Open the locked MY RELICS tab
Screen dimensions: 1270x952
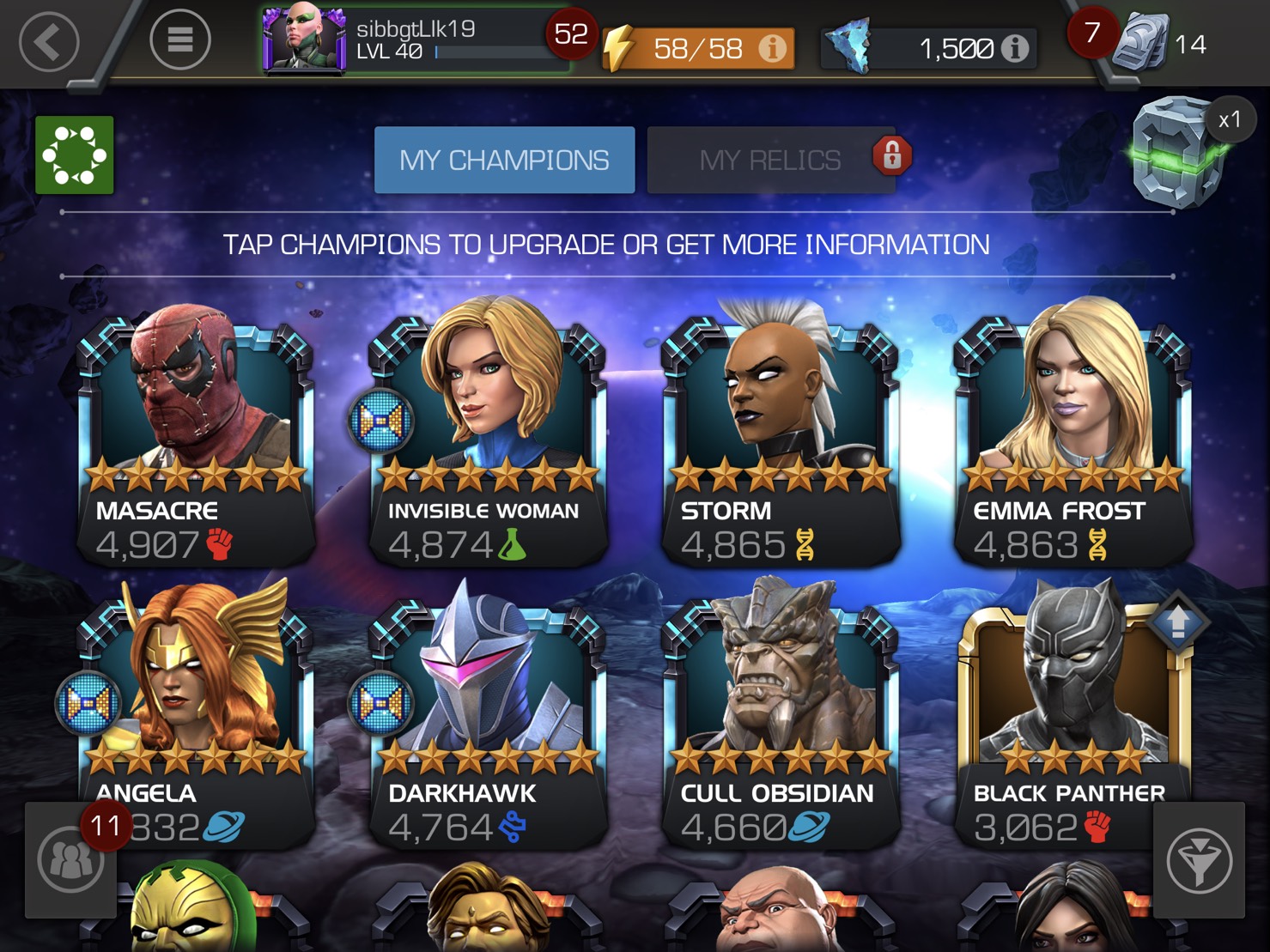[x=770, y=159]
